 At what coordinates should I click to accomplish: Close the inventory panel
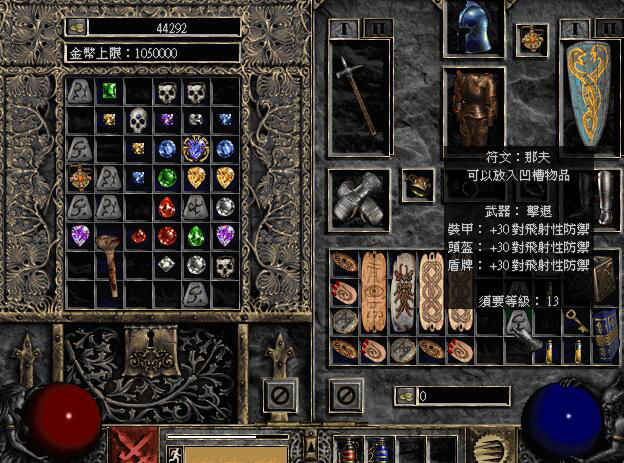pos(345,395)
